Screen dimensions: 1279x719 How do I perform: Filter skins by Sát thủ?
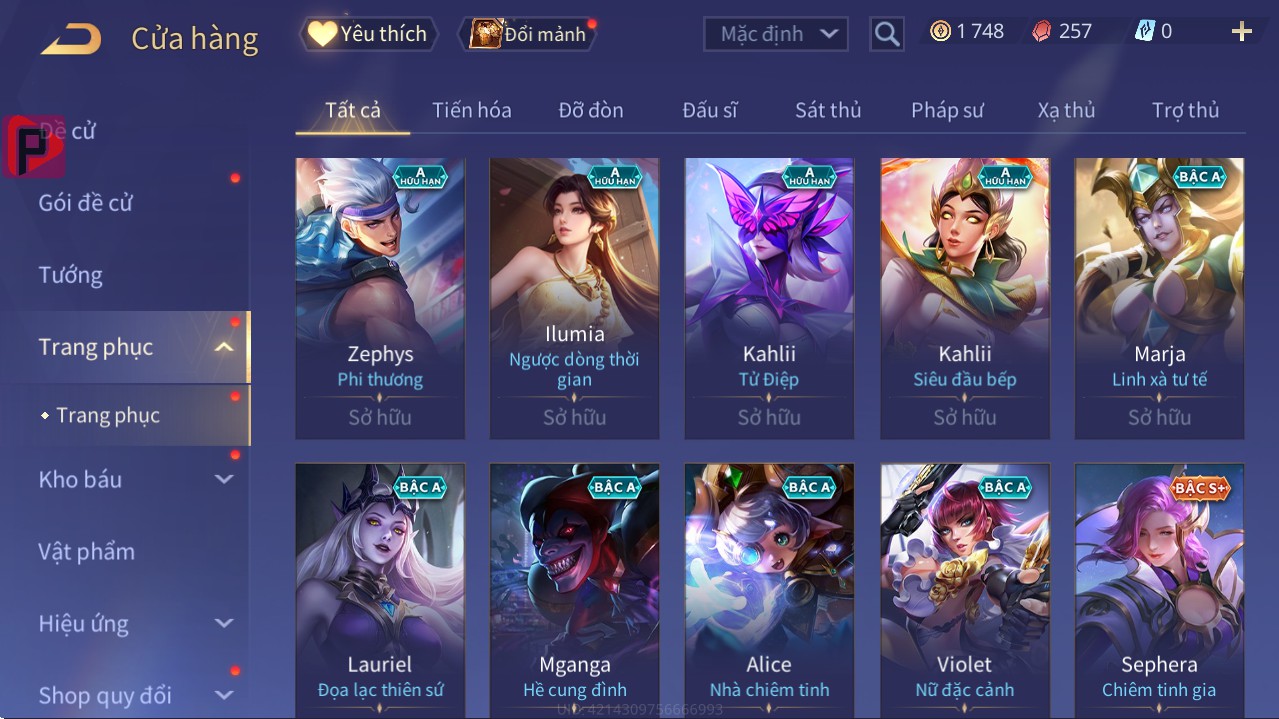pos(827,110)
